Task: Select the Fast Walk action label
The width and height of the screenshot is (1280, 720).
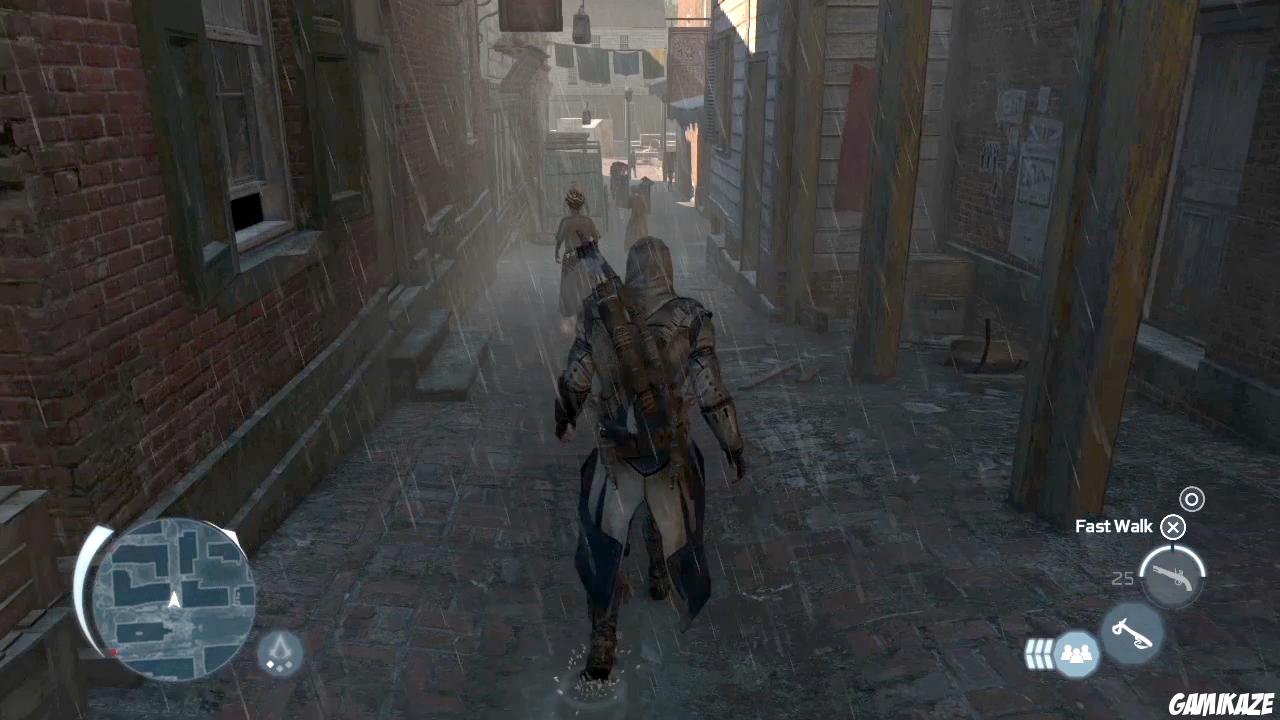Action: point(1113,526)
